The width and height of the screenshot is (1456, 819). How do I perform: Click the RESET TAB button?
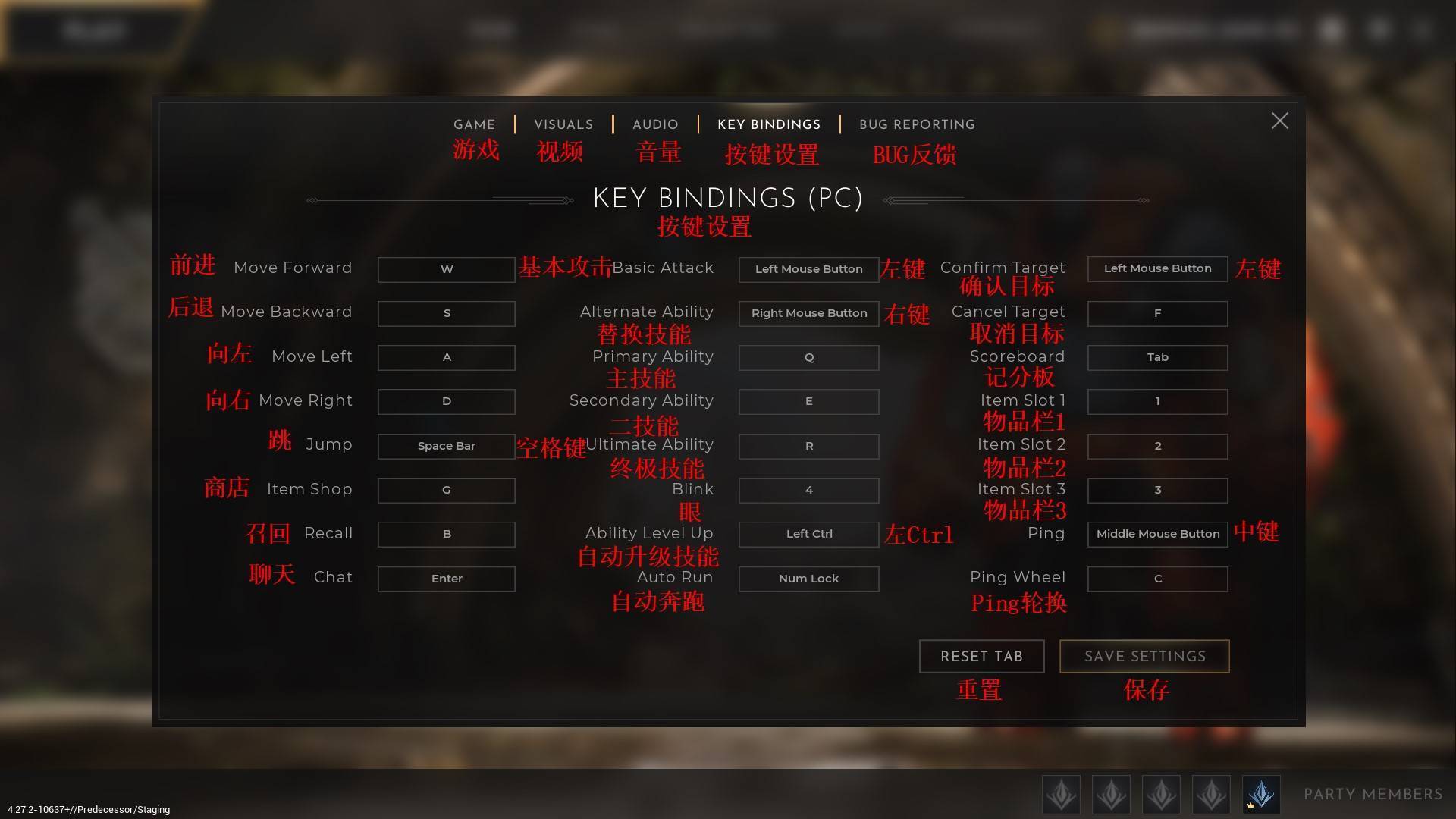coord(981,656)
